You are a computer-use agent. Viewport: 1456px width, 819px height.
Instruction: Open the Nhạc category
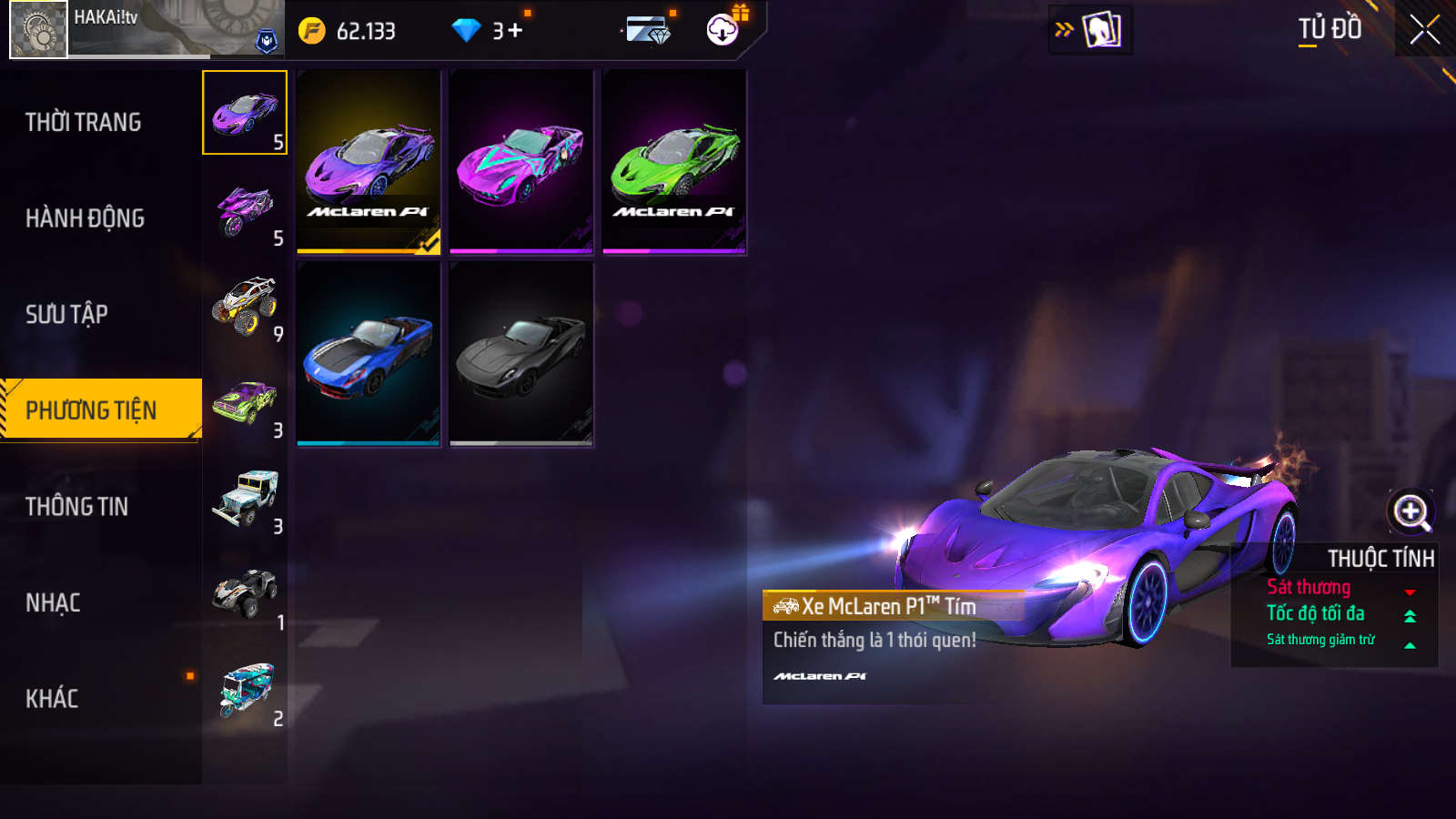(x=53, y=602)
